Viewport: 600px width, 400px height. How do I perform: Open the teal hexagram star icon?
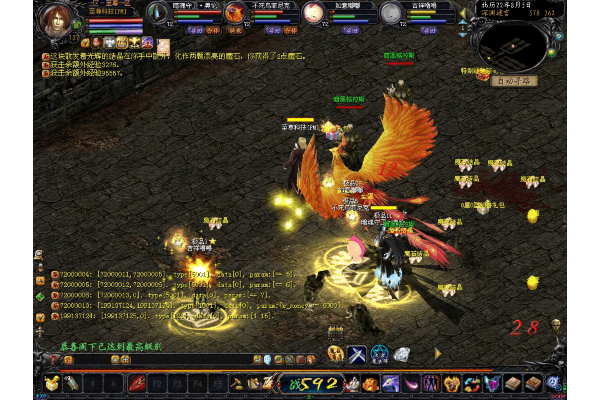pyautogui.click(x=380, y=354)
